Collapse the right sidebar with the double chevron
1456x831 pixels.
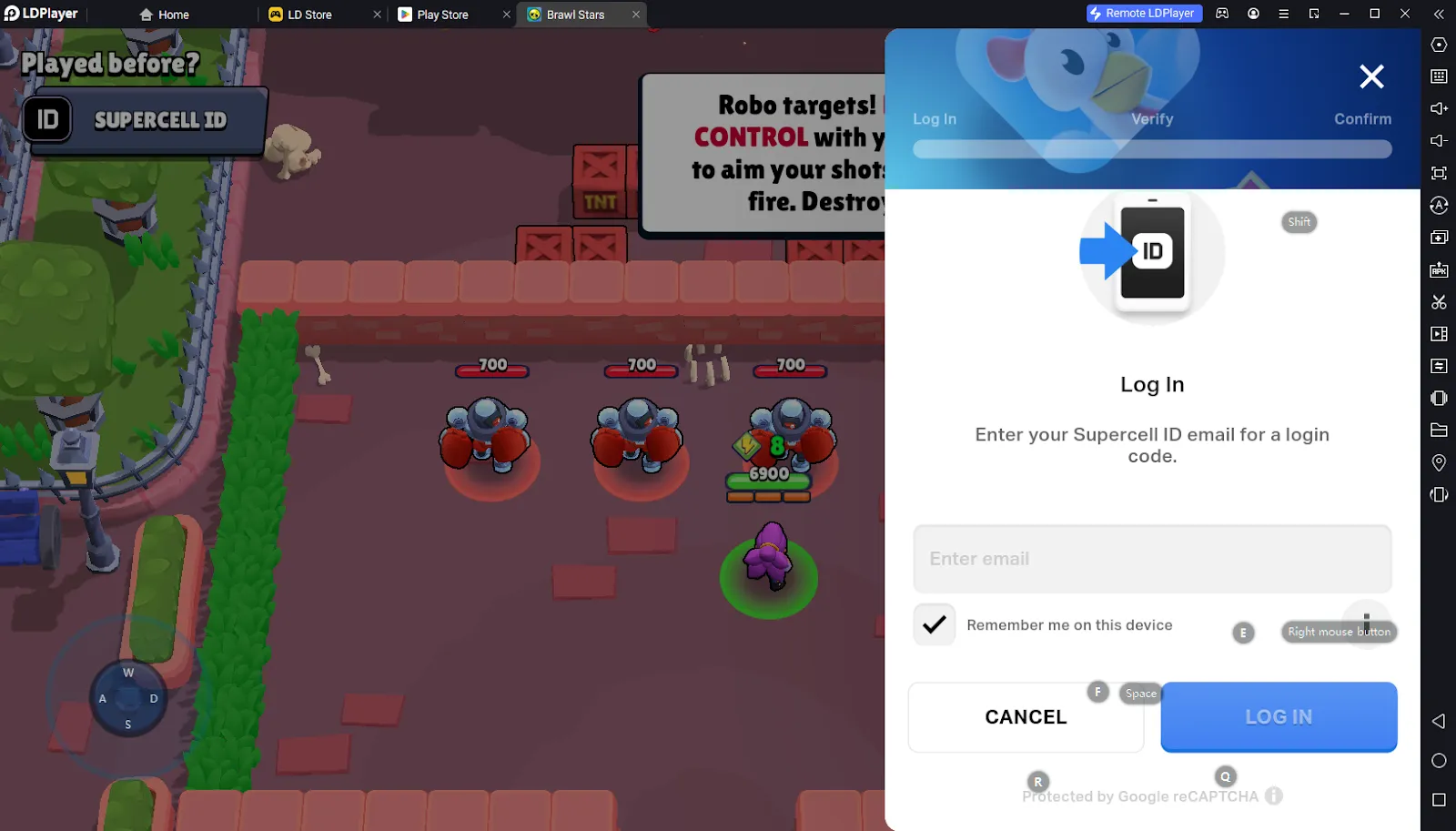(x=1439, y=14)
